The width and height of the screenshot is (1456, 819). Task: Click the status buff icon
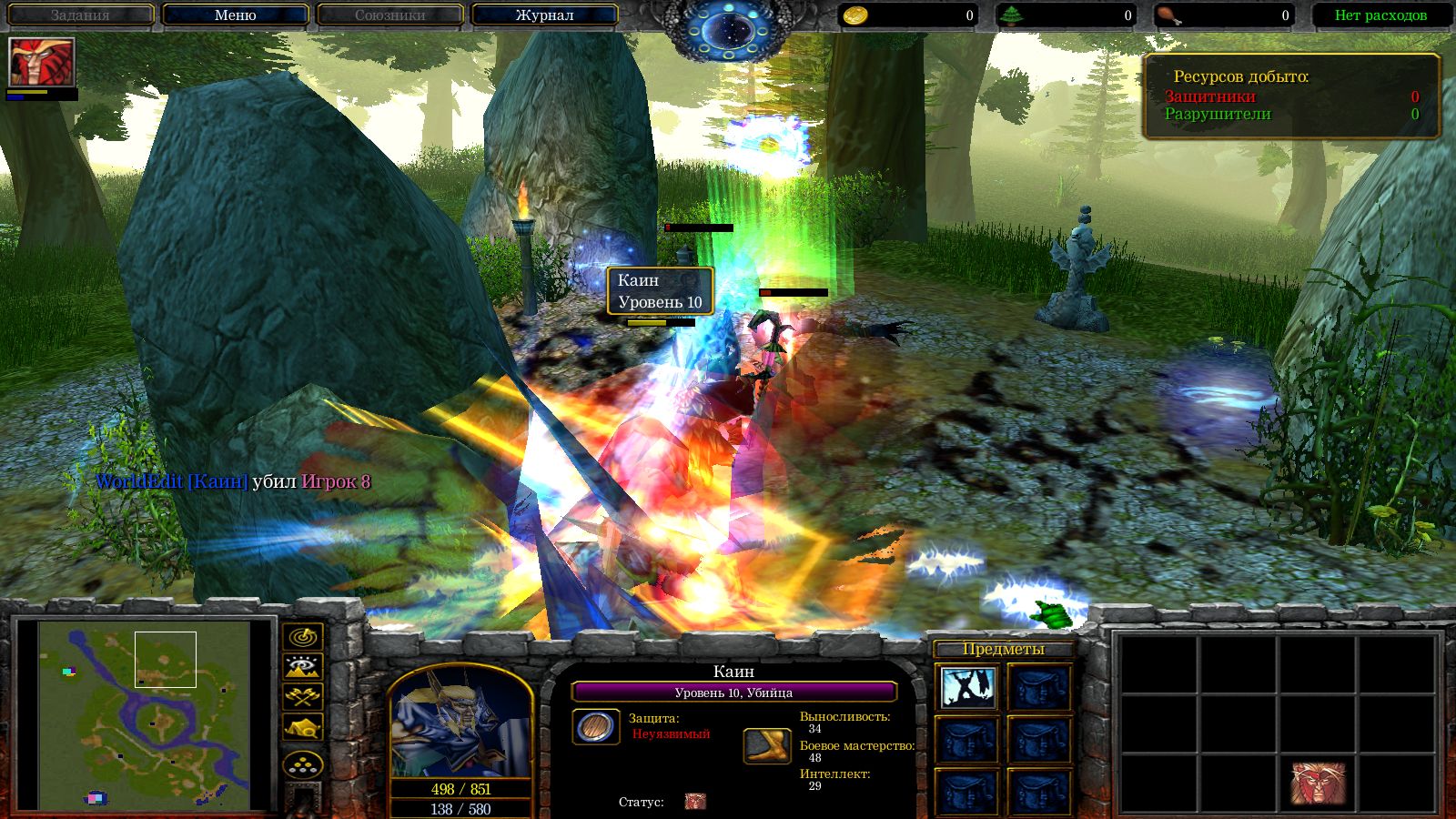(x=695, y=802)
